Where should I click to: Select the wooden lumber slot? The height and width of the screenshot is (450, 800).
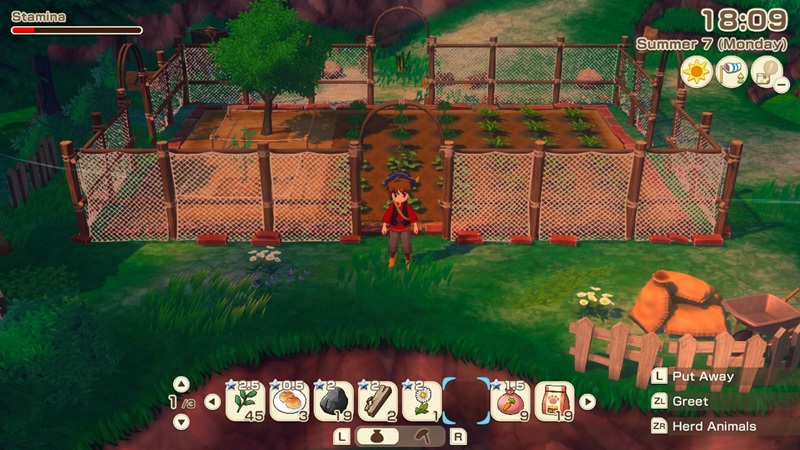pyautogui.click(x=377, y=401)
